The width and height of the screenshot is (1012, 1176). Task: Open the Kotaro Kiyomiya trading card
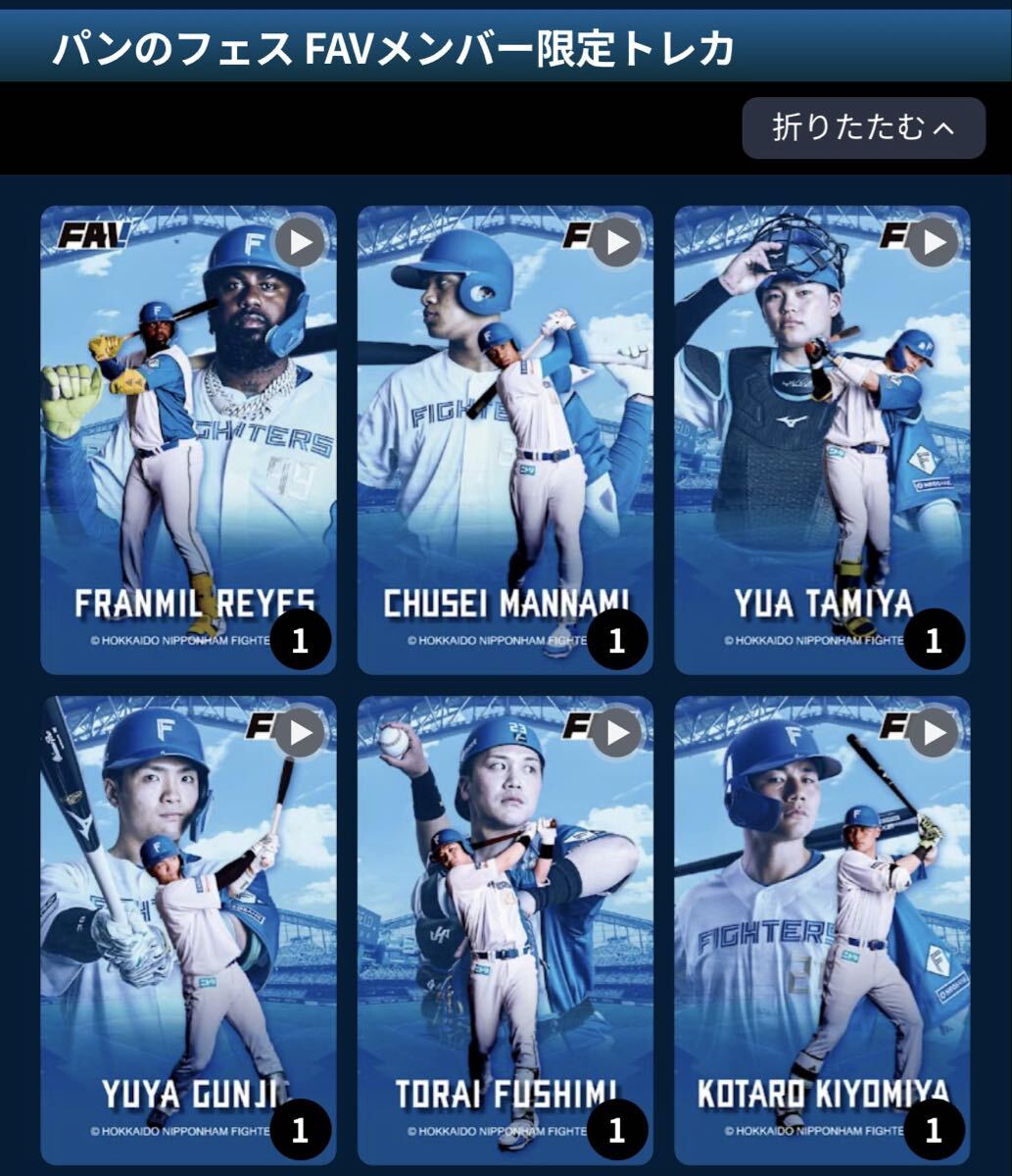tap(822, 931)
